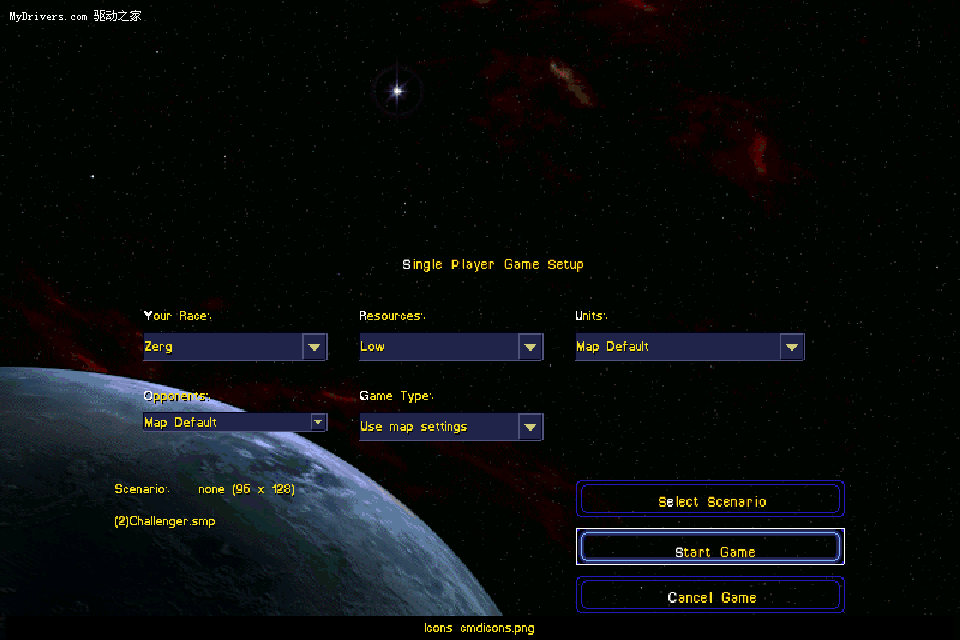Screen dimensions: 960x640
Task: Open the Opponents dropdown
Action: 318,422
